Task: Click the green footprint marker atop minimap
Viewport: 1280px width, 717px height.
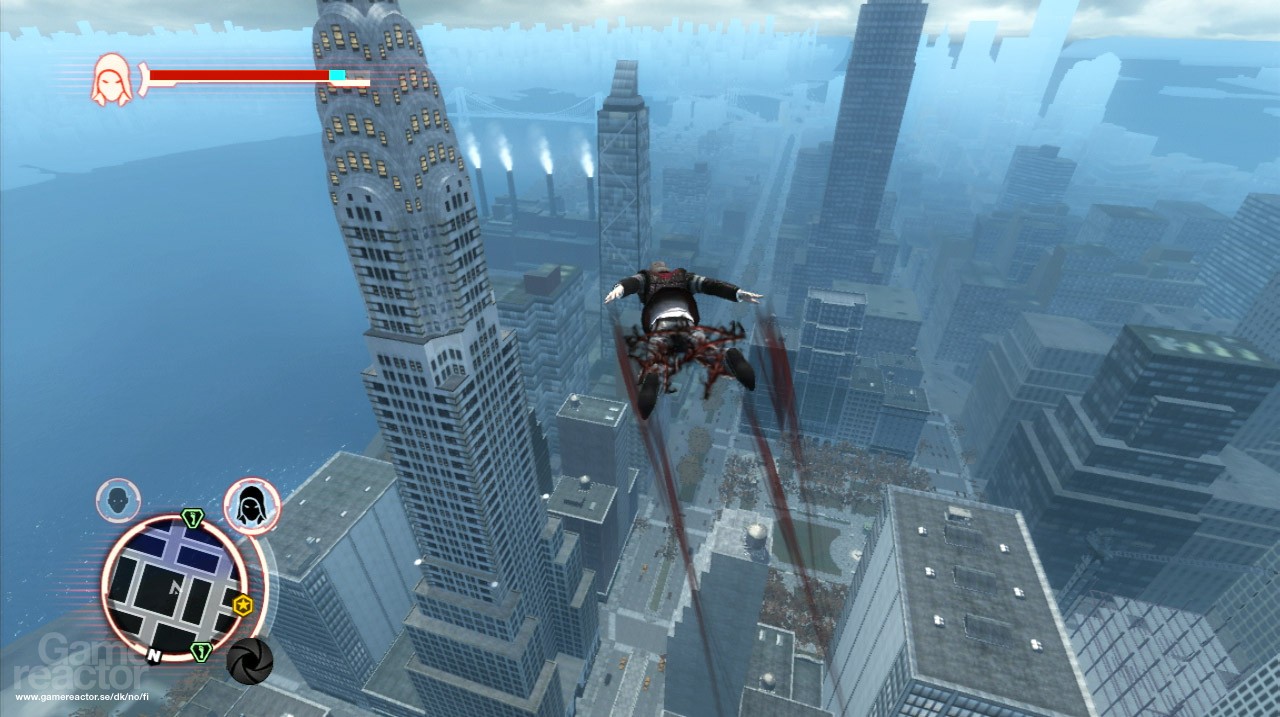Action: [193, 518]
